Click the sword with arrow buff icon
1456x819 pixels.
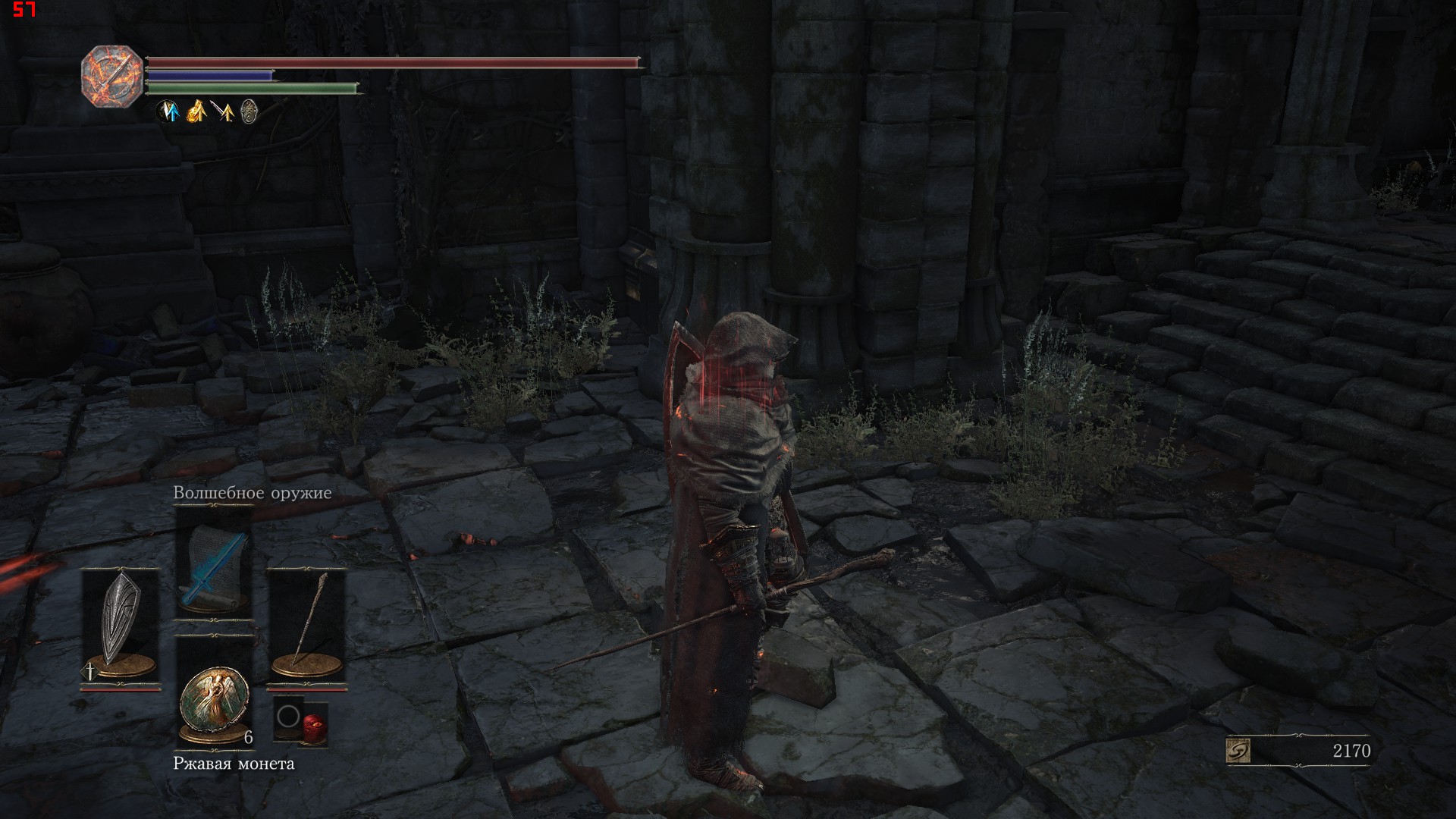222,112
